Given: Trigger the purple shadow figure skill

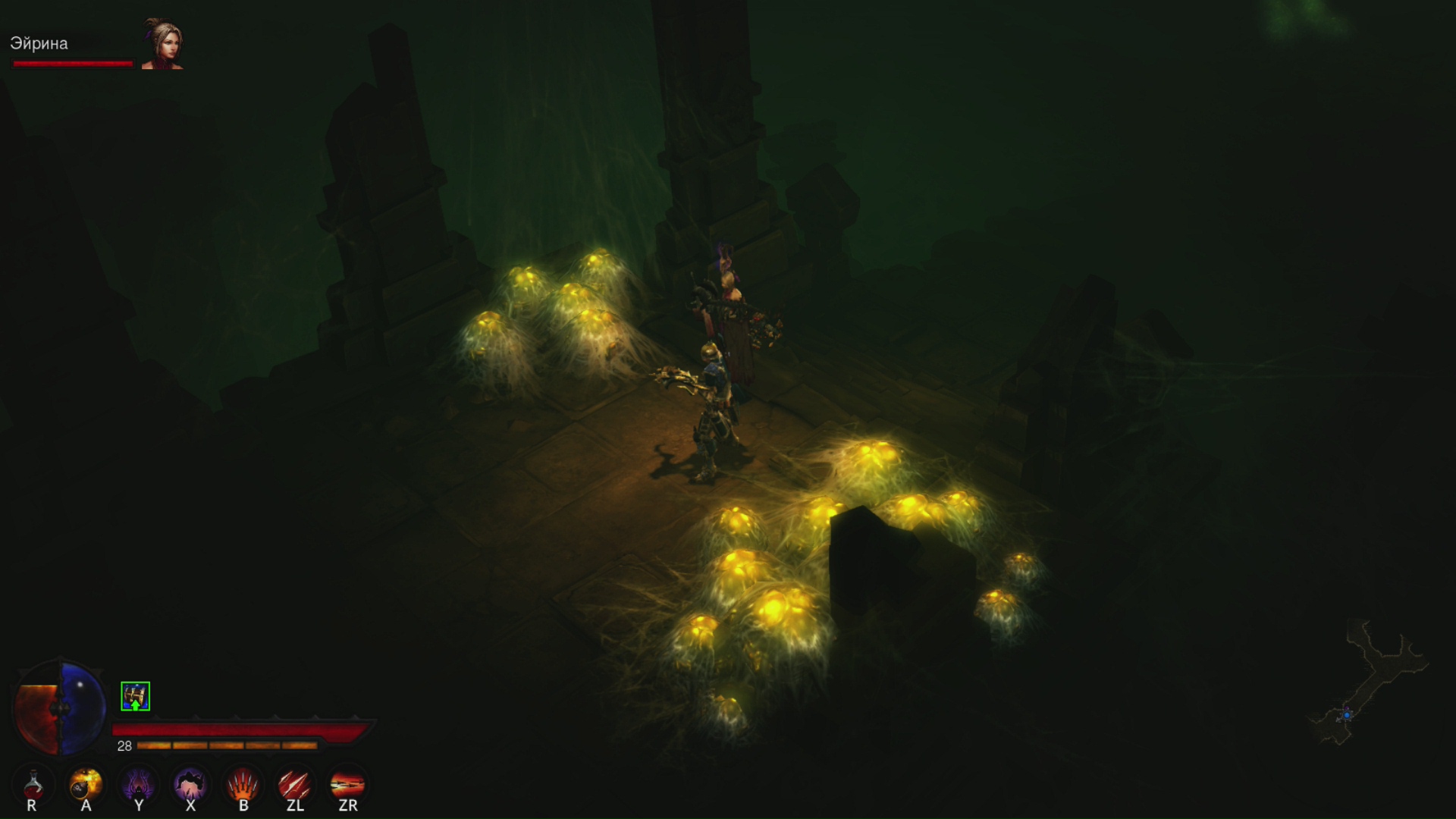Looking at the screenshot, I should (139, 784).
